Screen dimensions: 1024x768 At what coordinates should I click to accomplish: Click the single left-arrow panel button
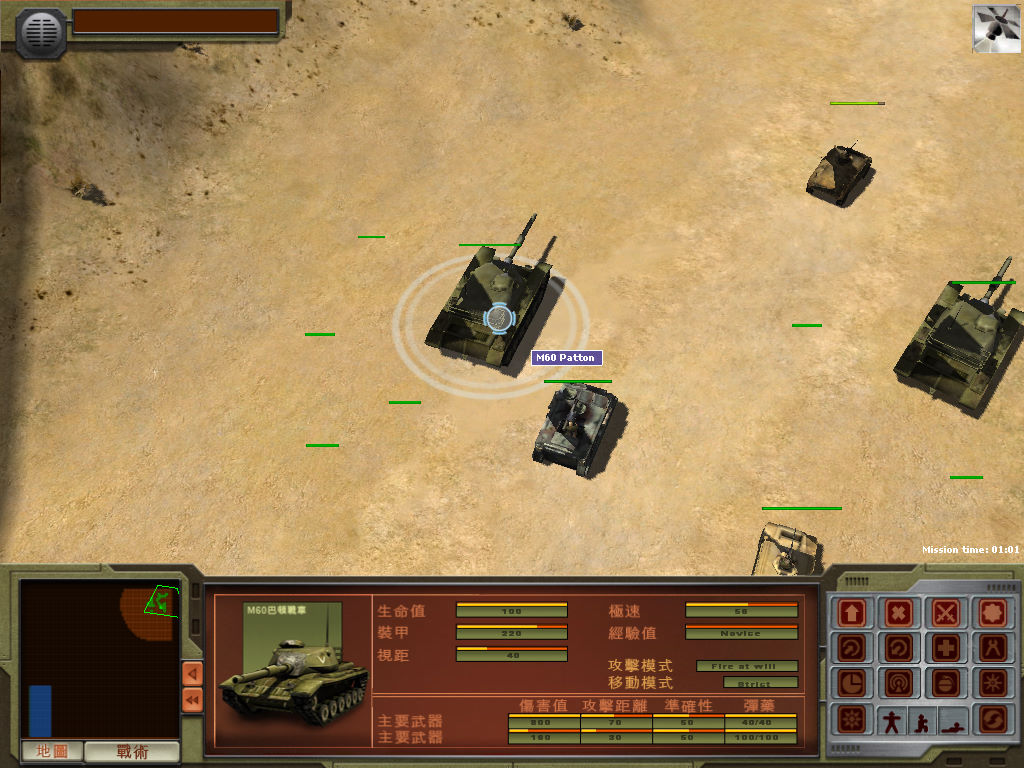pyautogui.click(x=192, y=673)
